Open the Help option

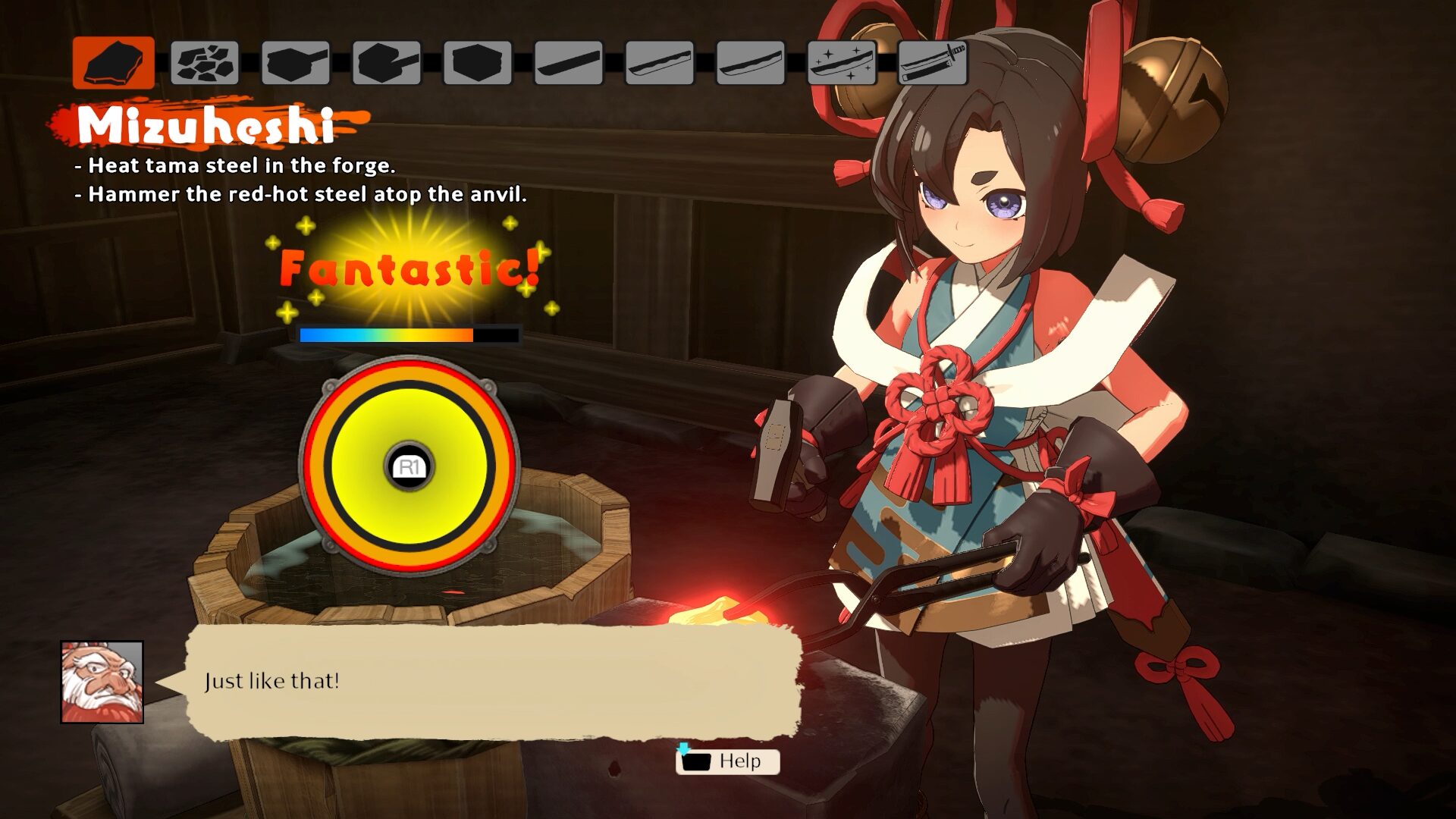coord(740,761)
